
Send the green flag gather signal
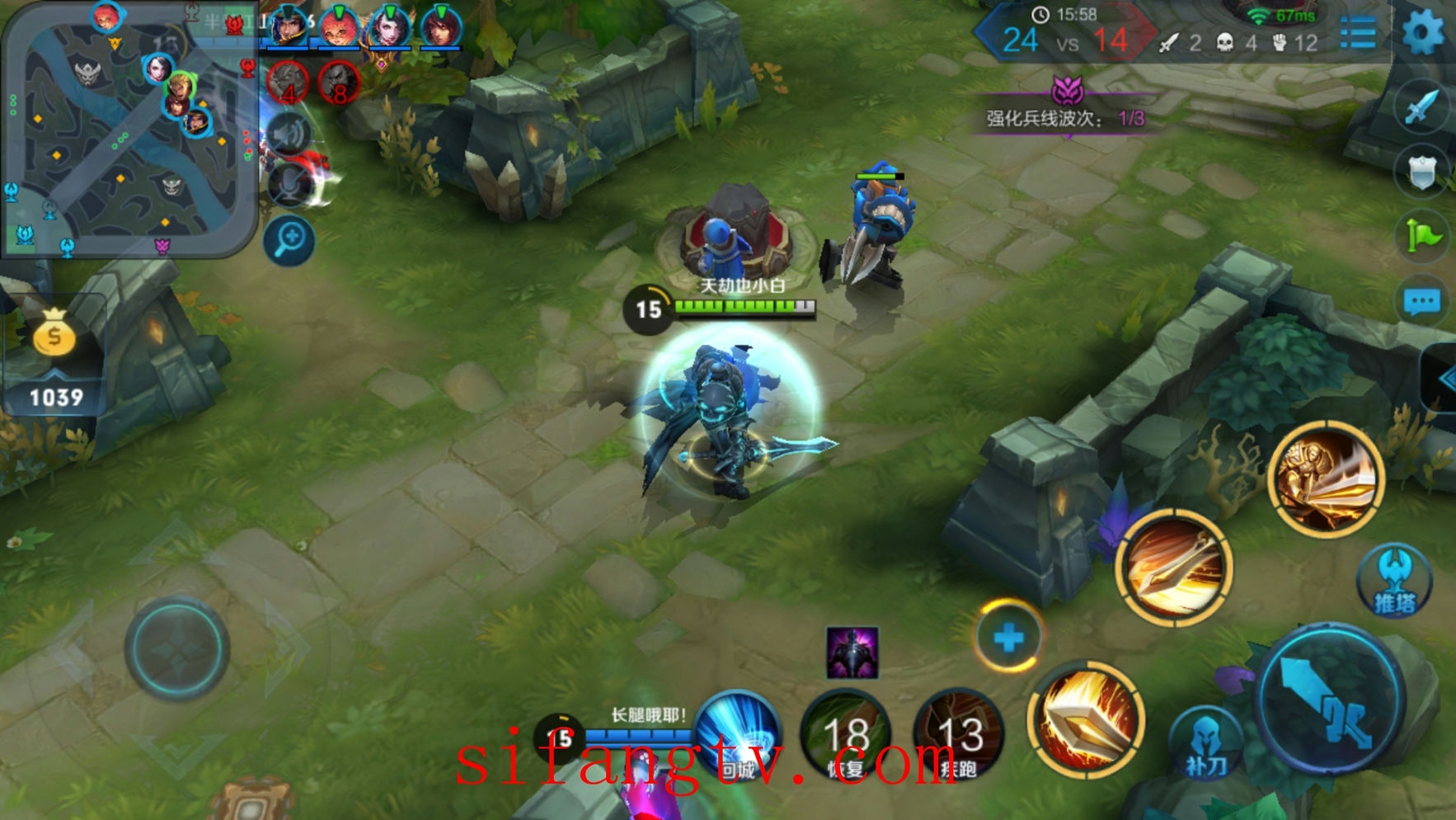(x=1422, y=237)
